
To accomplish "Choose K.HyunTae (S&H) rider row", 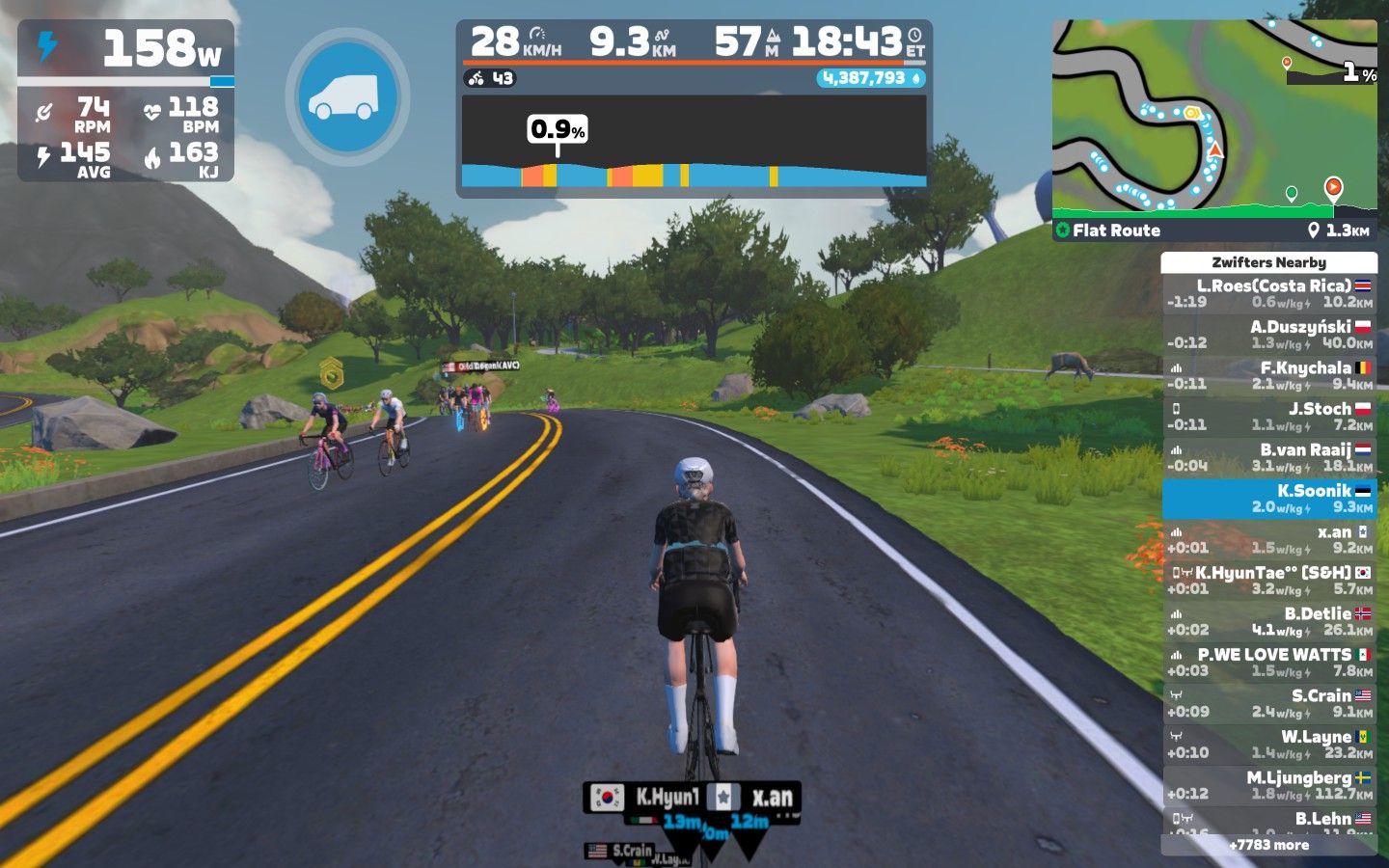I will click(x=1268, y=581).
